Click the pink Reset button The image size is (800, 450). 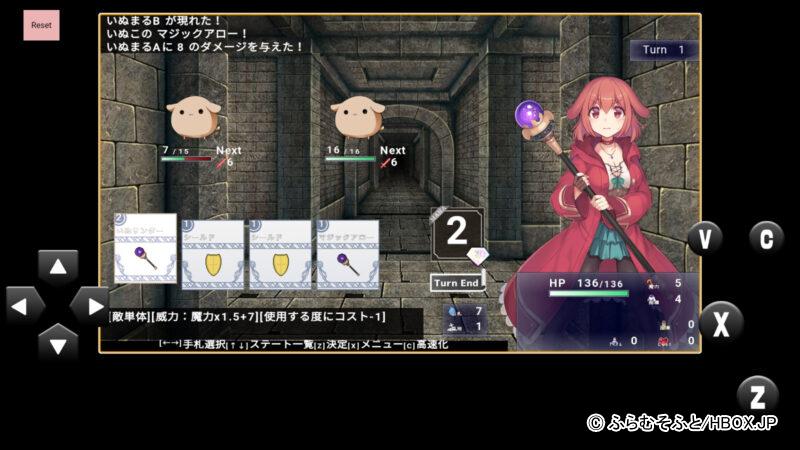42,25
